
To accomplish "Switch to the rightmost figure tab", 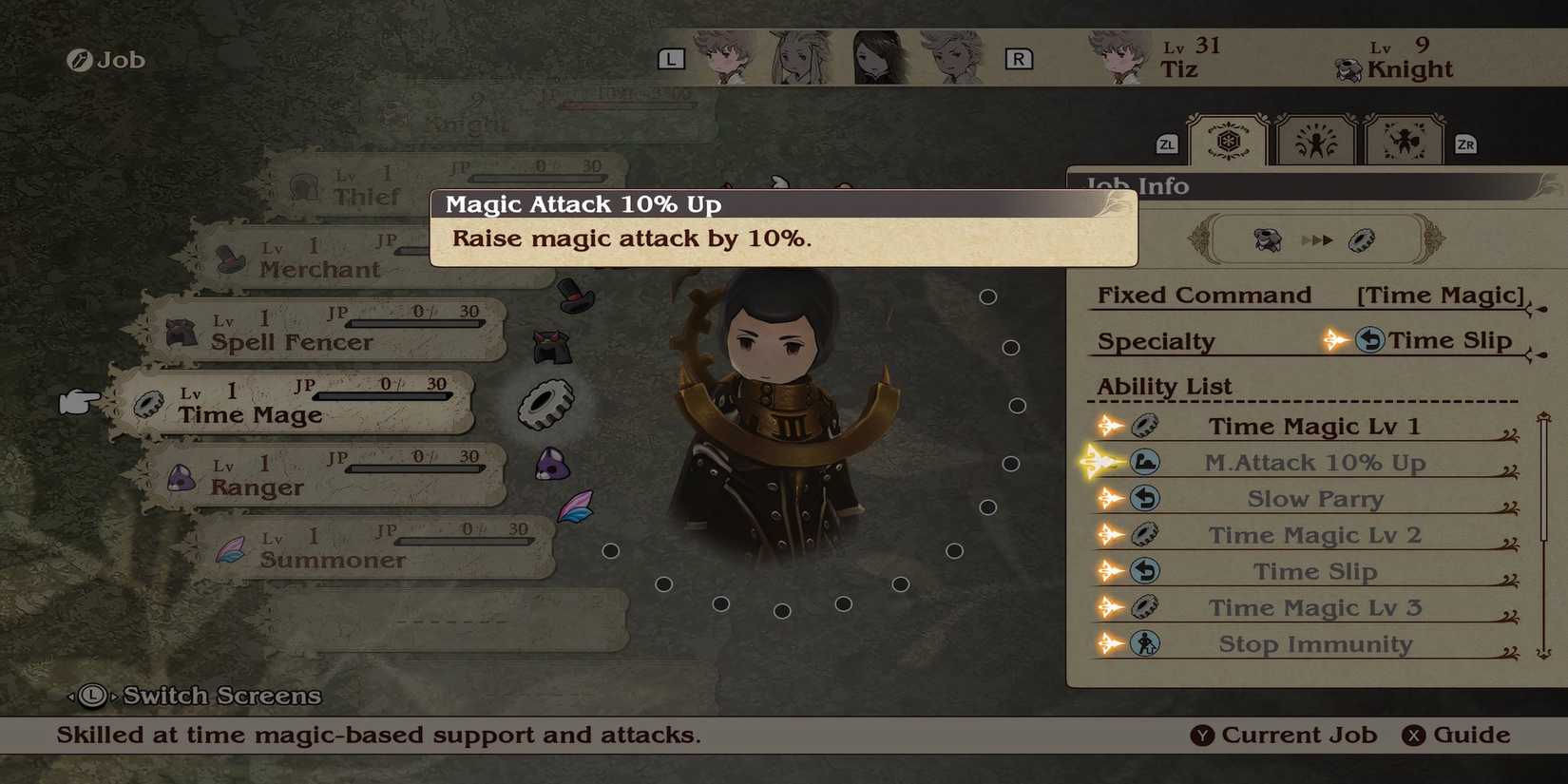I will pyautogui.click(x=1404, y=143).
